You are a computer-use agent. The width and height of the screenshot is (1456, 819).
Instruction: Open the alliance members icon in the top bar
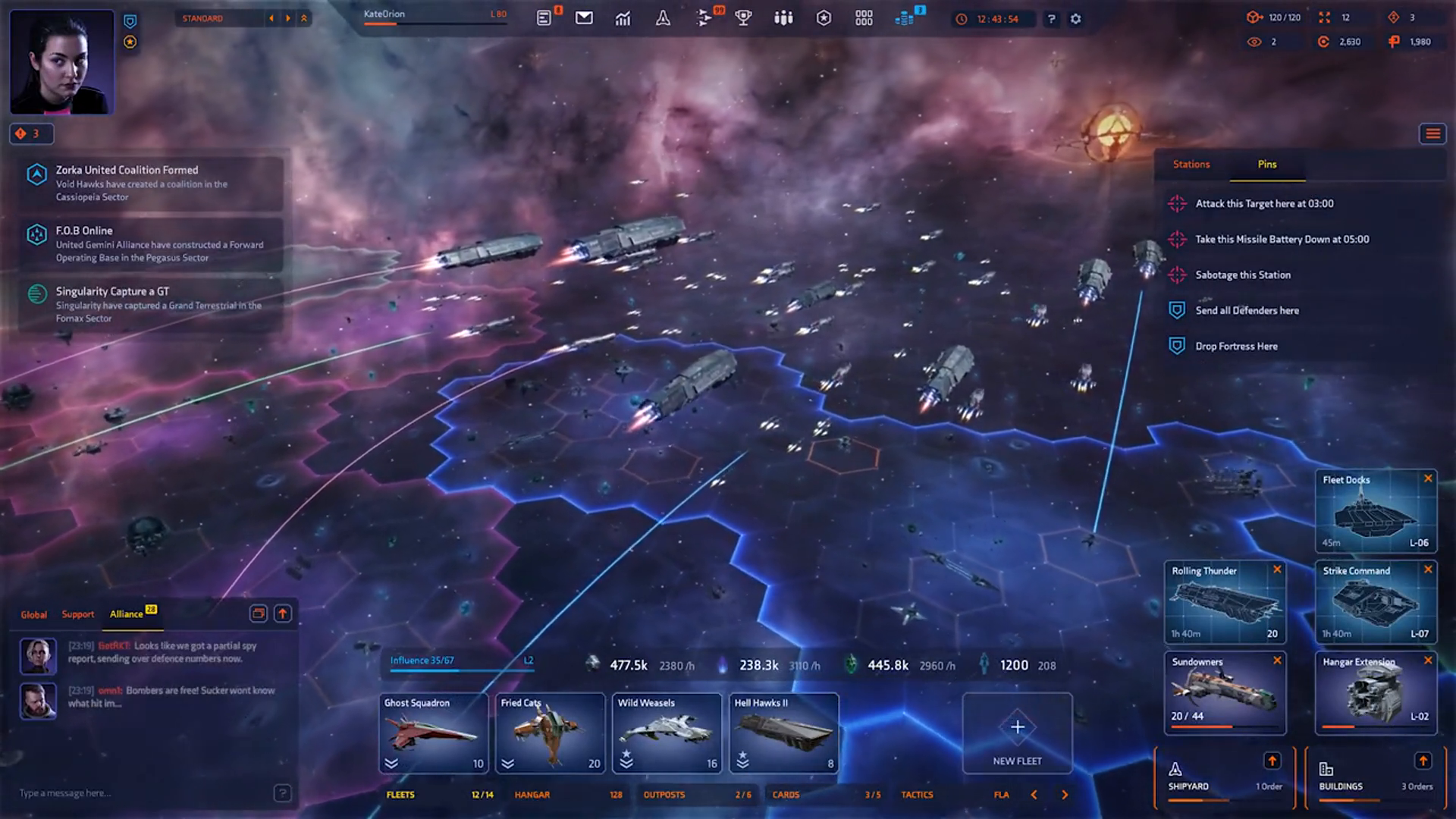coord(783,17)
